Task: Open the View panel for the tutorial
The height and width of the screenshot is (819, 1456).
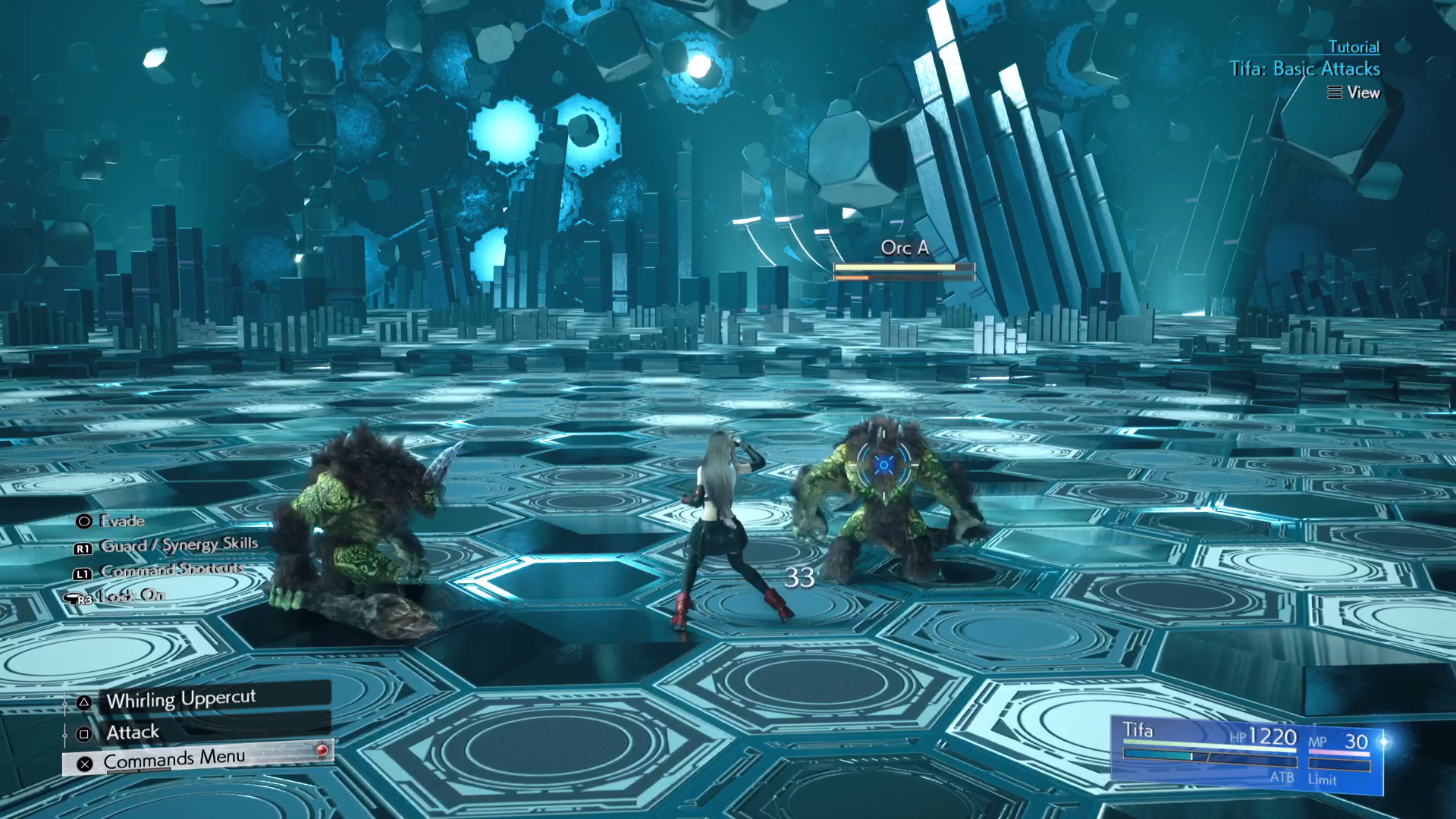Action: point(1361,93)
